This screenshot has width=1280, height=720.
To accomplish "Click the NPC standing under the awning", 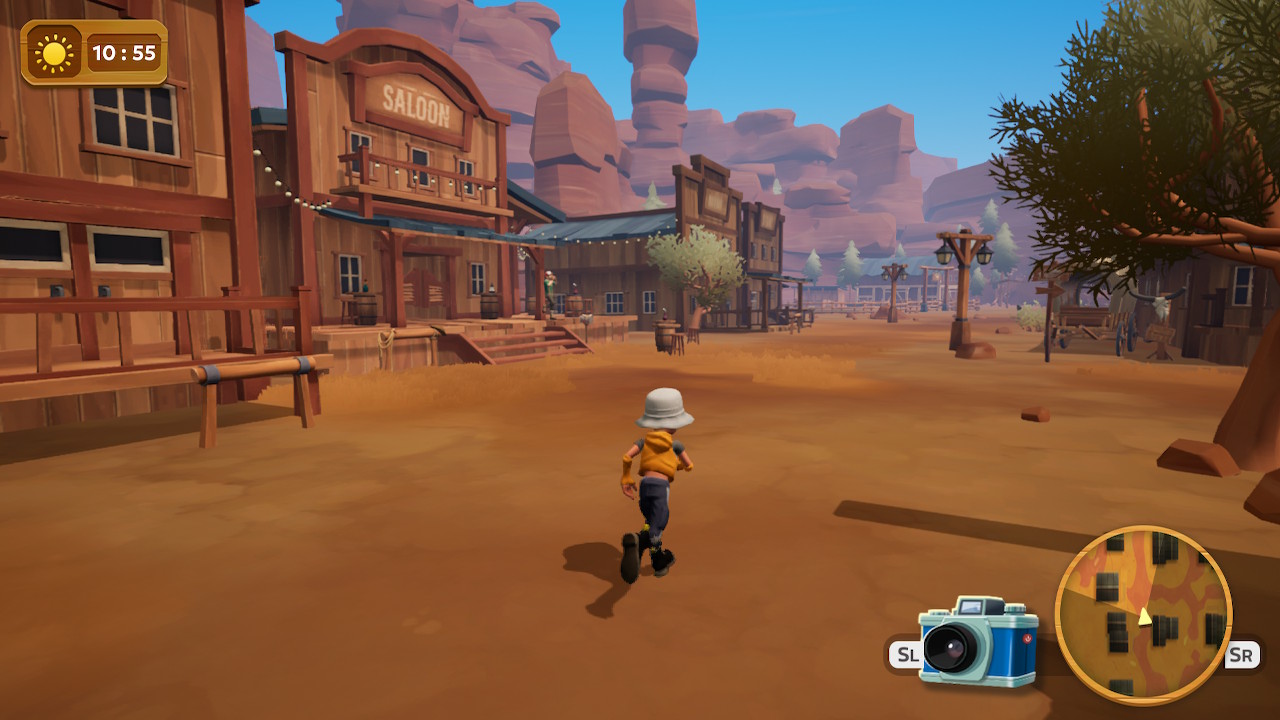I will click(x=549, y=285).
